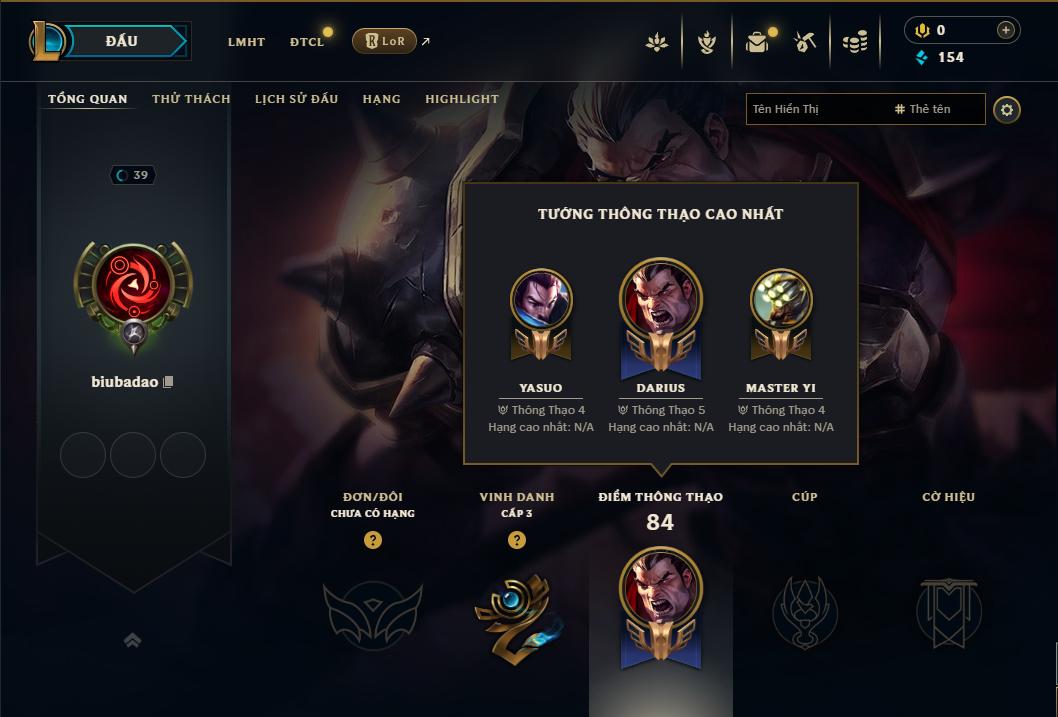
Task: Open the hammer loot icon
Action: coord(805,42)
